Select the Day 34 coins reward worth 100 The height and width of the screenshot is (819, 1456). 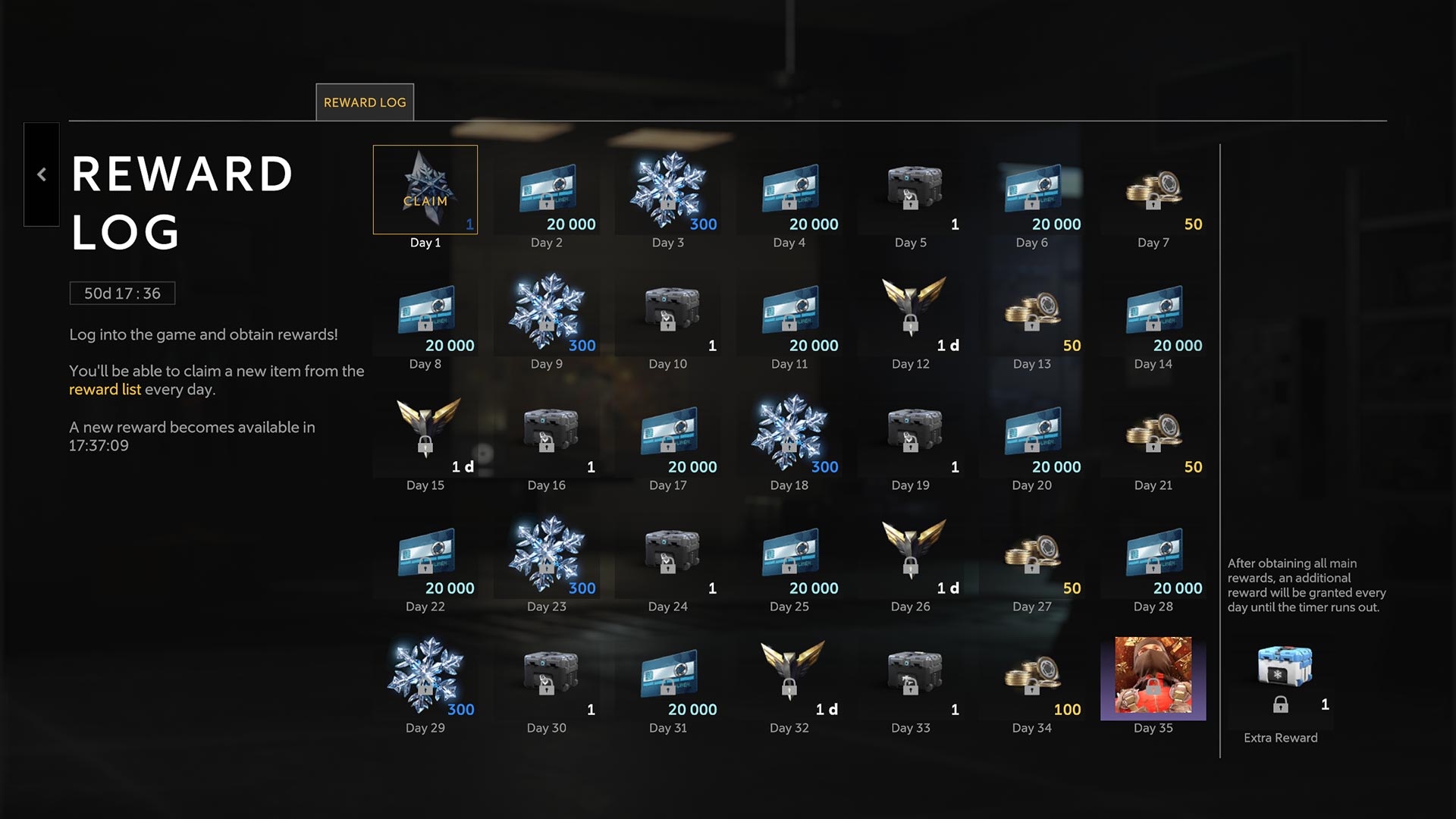click(1032, 675)
